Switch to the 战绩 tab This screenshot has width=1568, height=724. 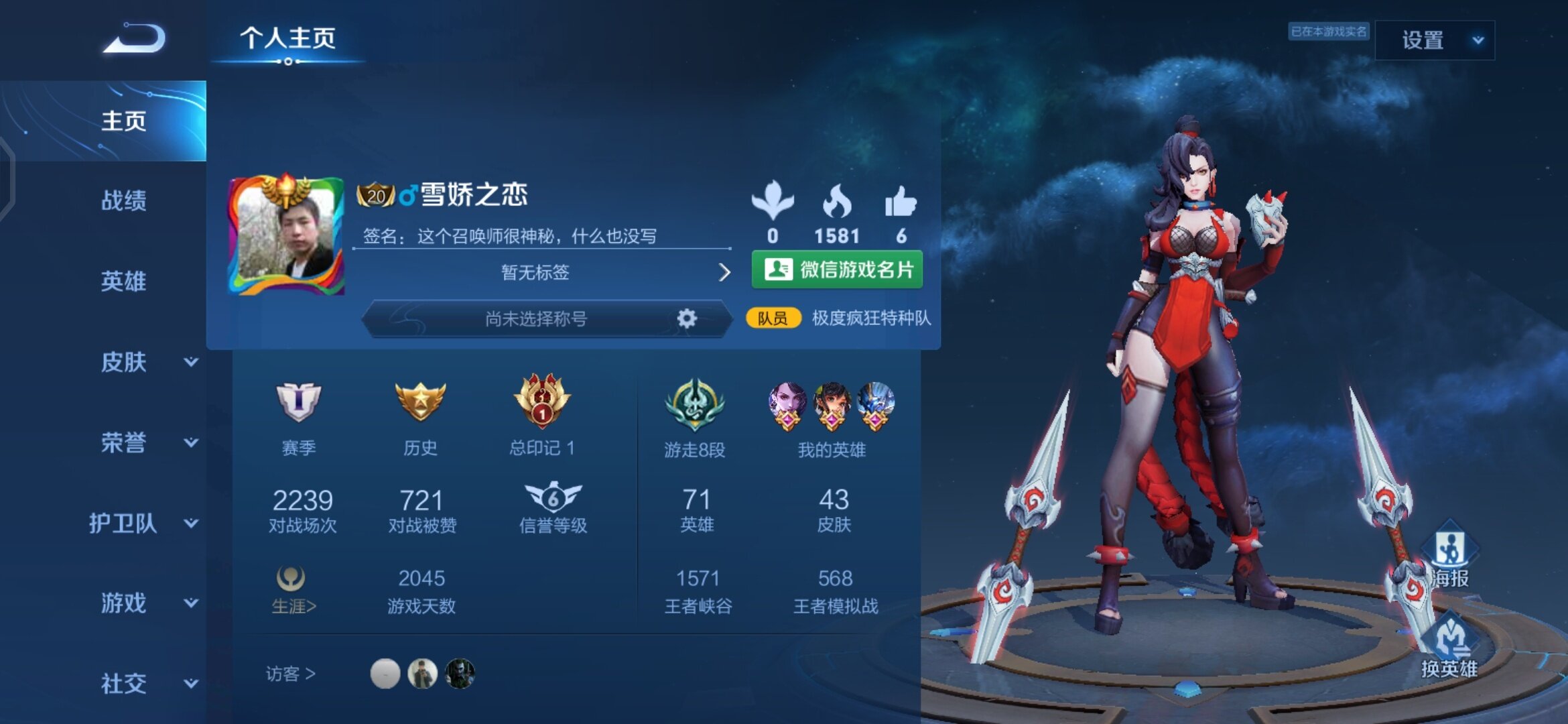(x=123, y=200)
